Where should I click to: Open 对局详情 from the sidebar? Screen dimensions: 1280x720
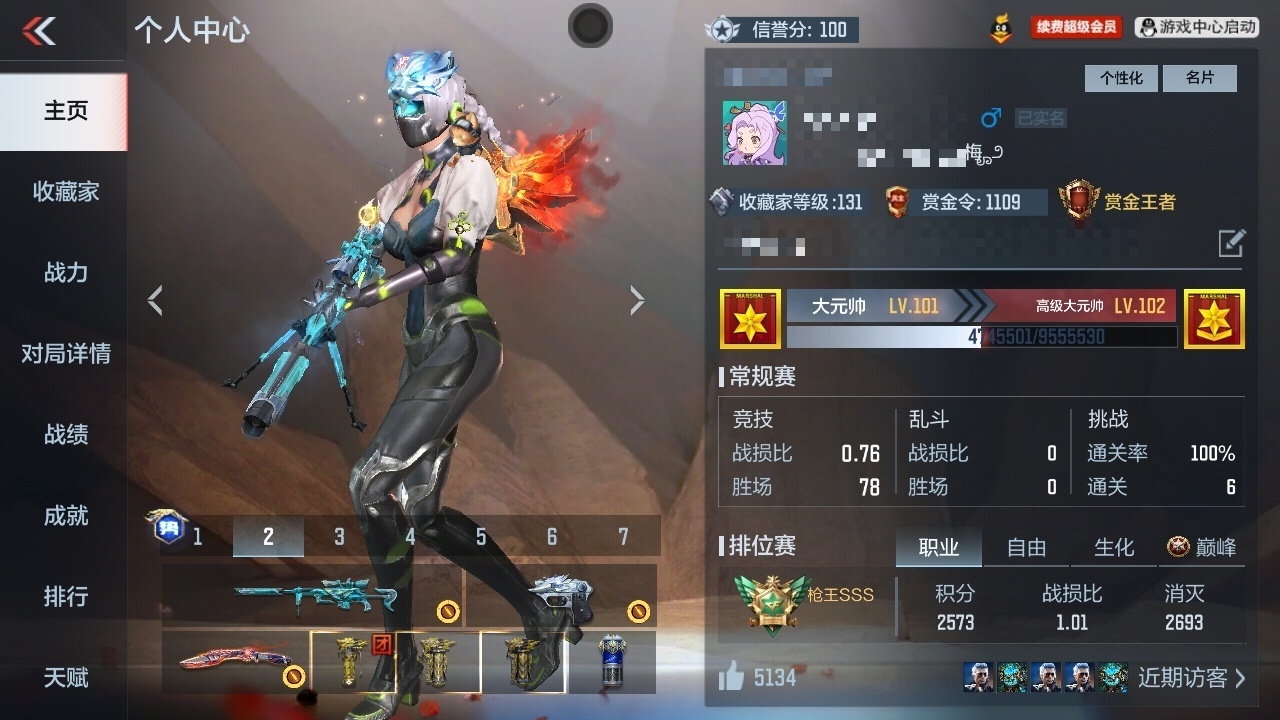[x=65, y=354]
